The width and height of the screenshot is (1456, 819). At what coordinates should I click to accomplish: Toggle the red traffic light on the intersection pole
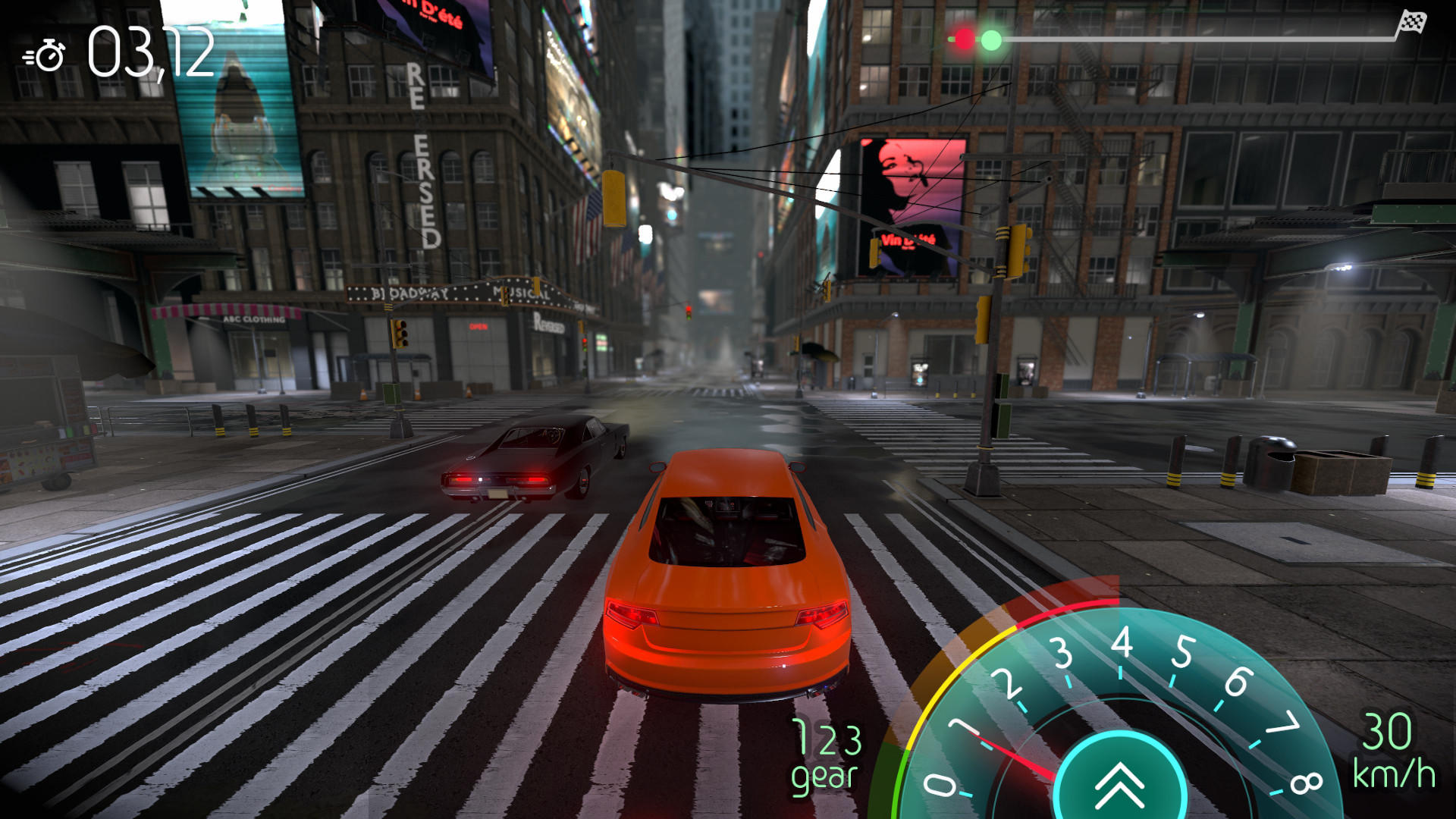[584, 340]
